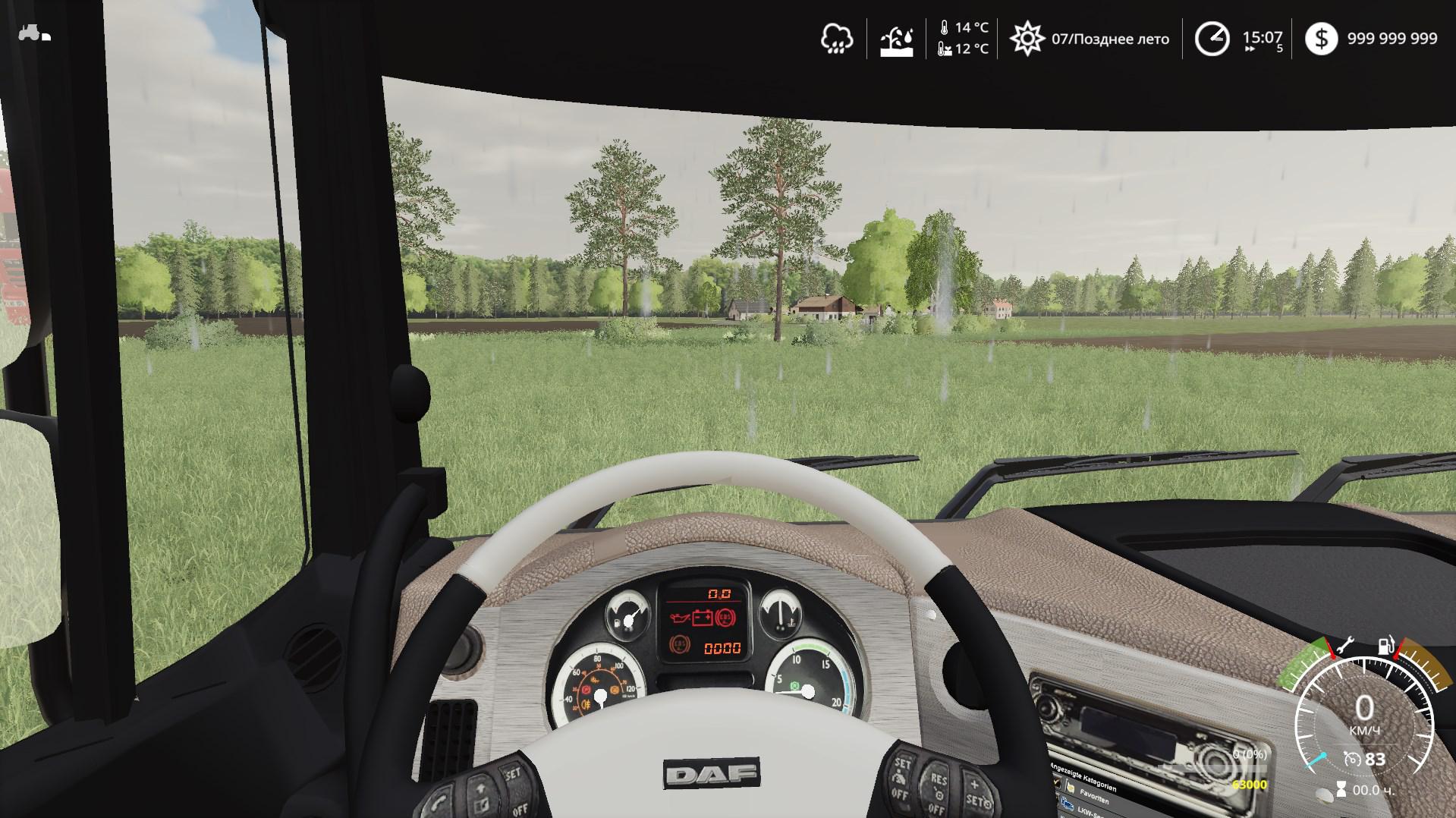The width and height of the screenshot is (1456, 818).
Task: Click the fuel pump gauge icon
Action: pyautogui.click(x=1386, y=646)
